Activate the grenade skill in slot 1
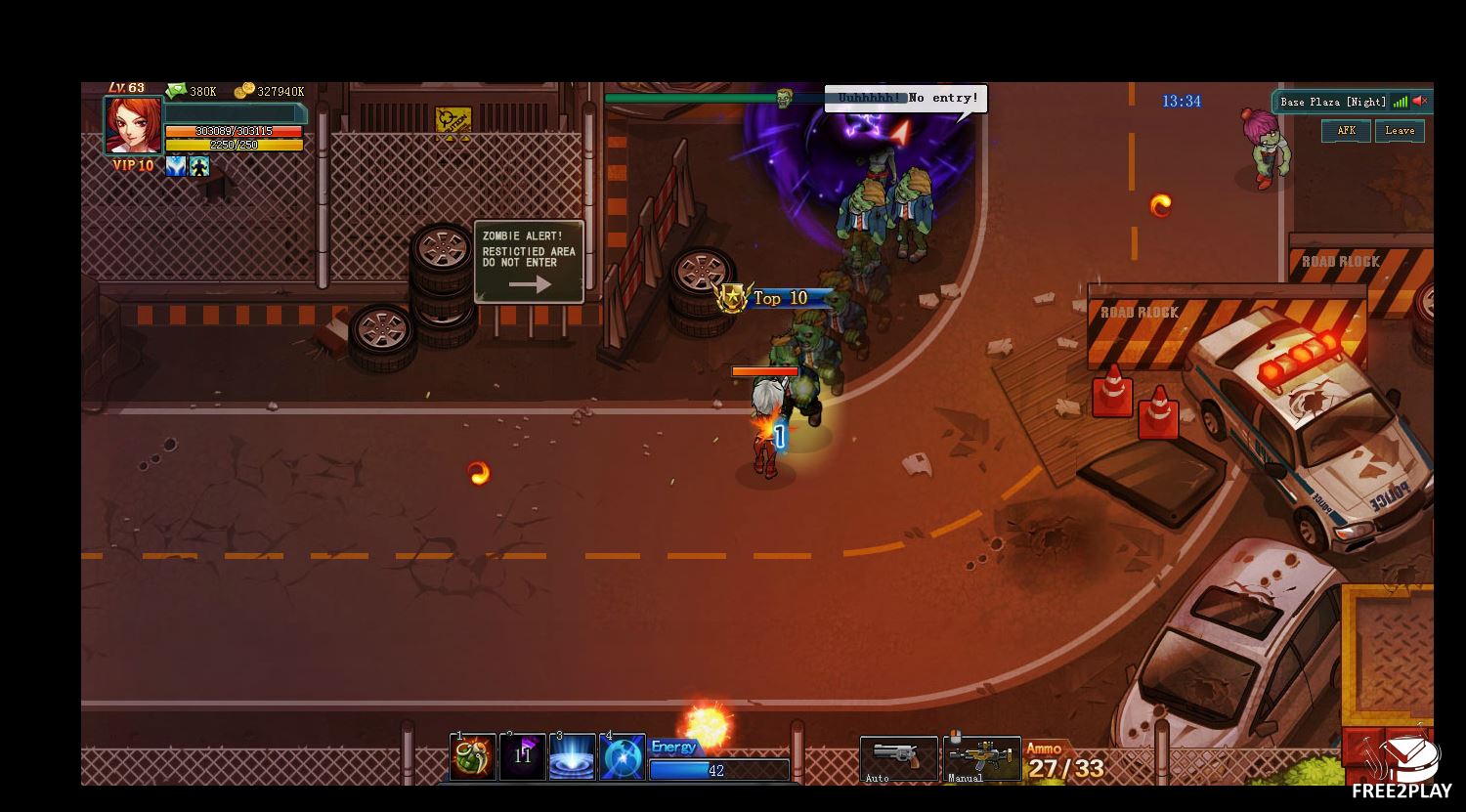Screen dimensions: 1466x812 [473, 757]
